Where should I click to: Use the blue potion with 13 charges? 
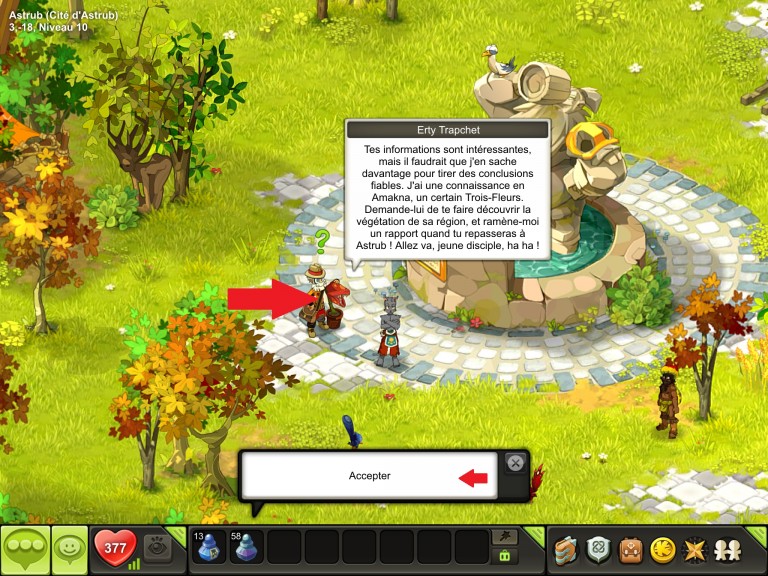210,548
